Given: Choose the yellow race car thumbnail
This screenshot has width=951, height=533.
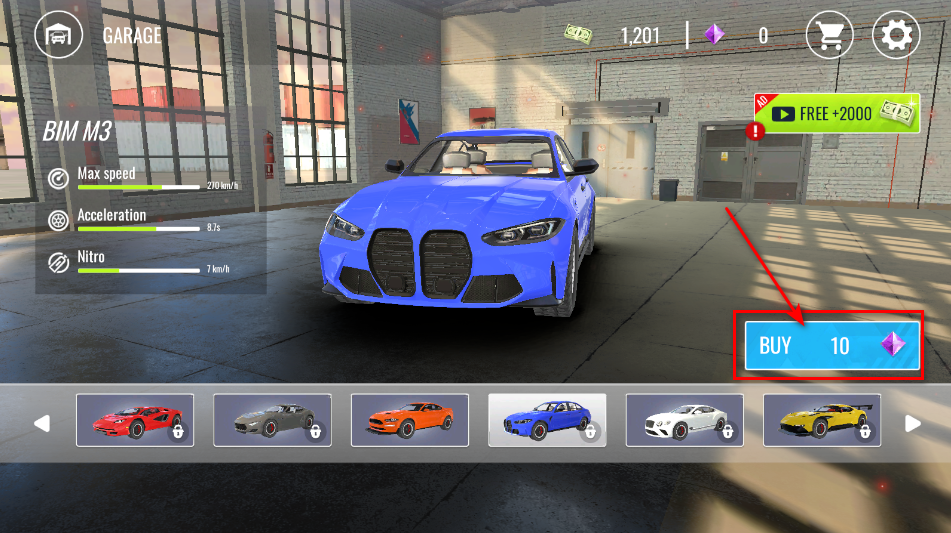Looking at the screenshot, I should coord(822,420).
